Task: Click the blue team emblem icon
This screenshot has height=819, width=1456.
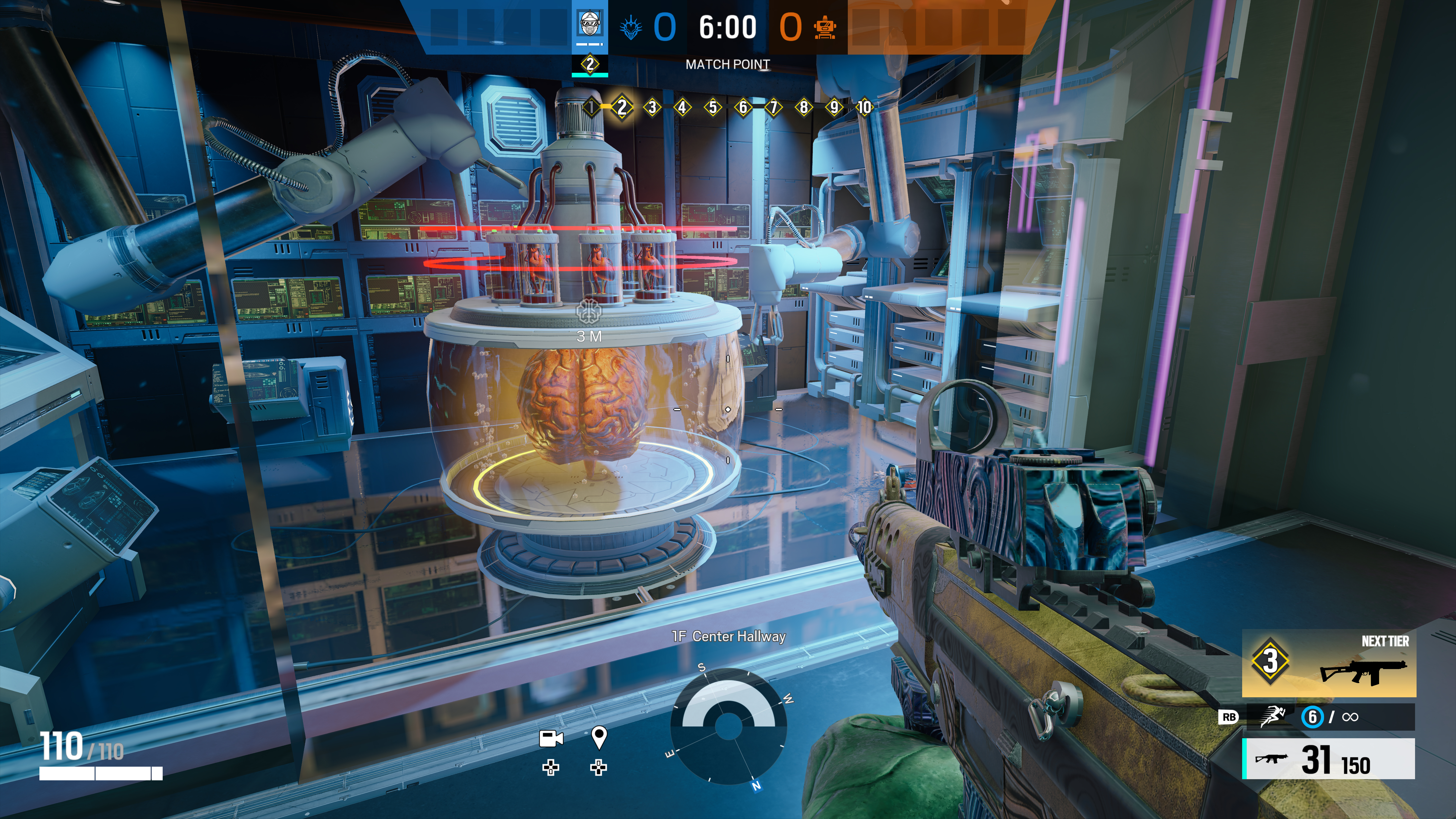Action: click(630, 27)
